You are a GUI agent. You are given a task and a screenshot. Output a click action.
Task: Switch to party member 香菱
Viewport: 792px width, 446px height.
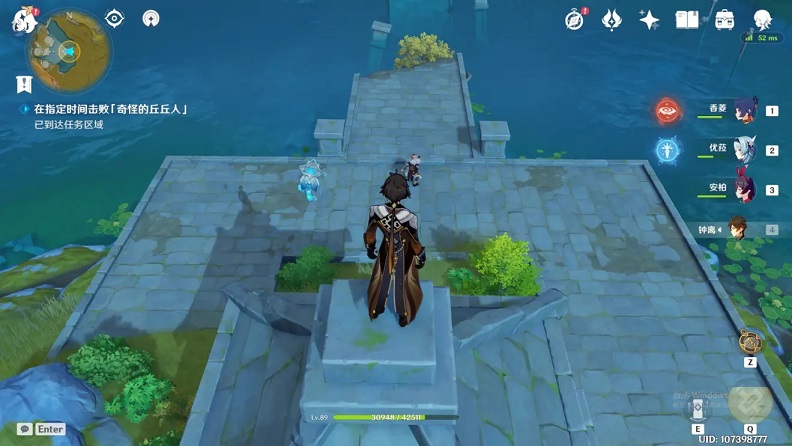[742, 111]
